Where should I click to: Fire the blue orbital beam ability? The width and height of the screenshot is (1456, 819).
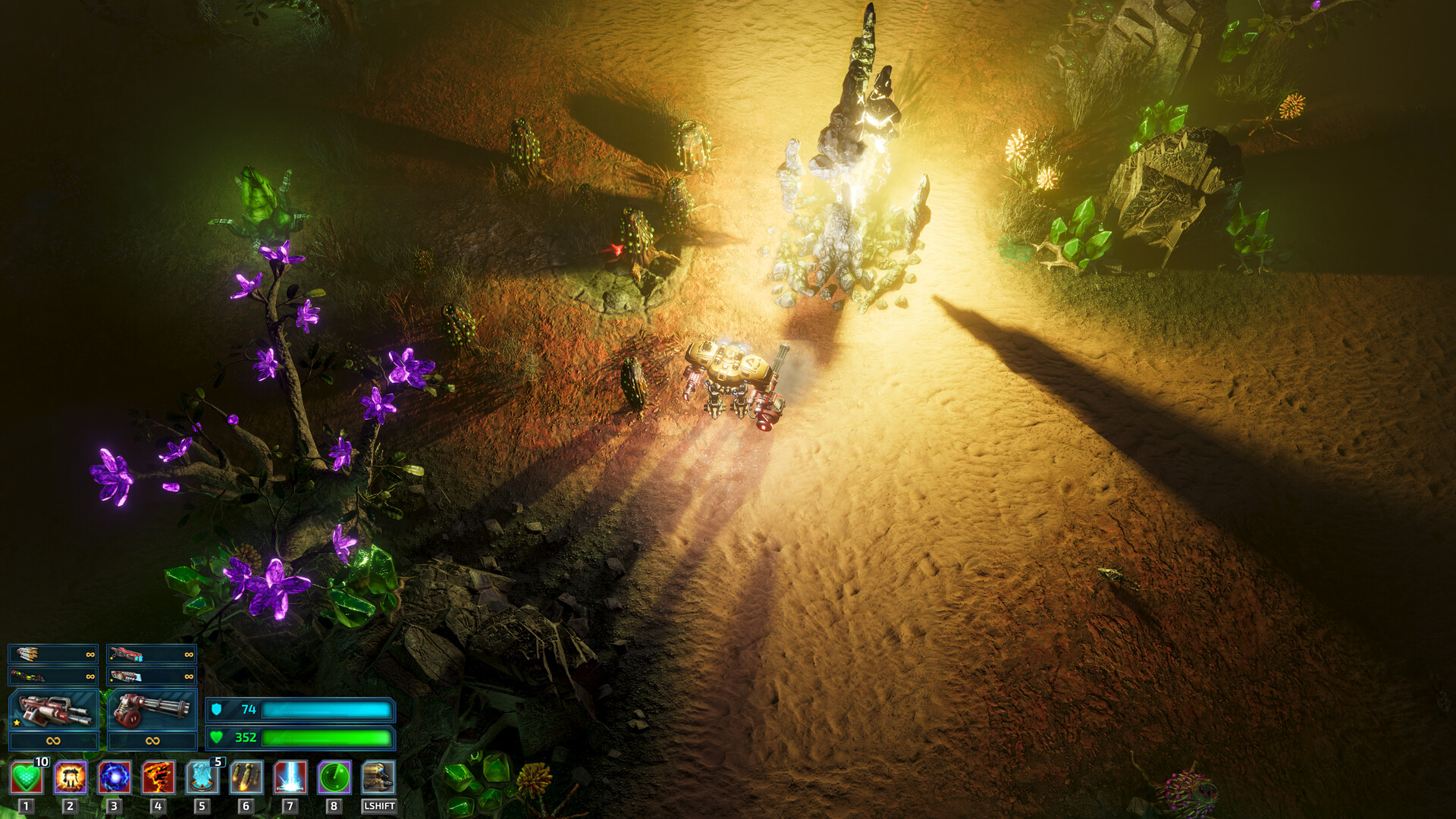tap(290, 778)
